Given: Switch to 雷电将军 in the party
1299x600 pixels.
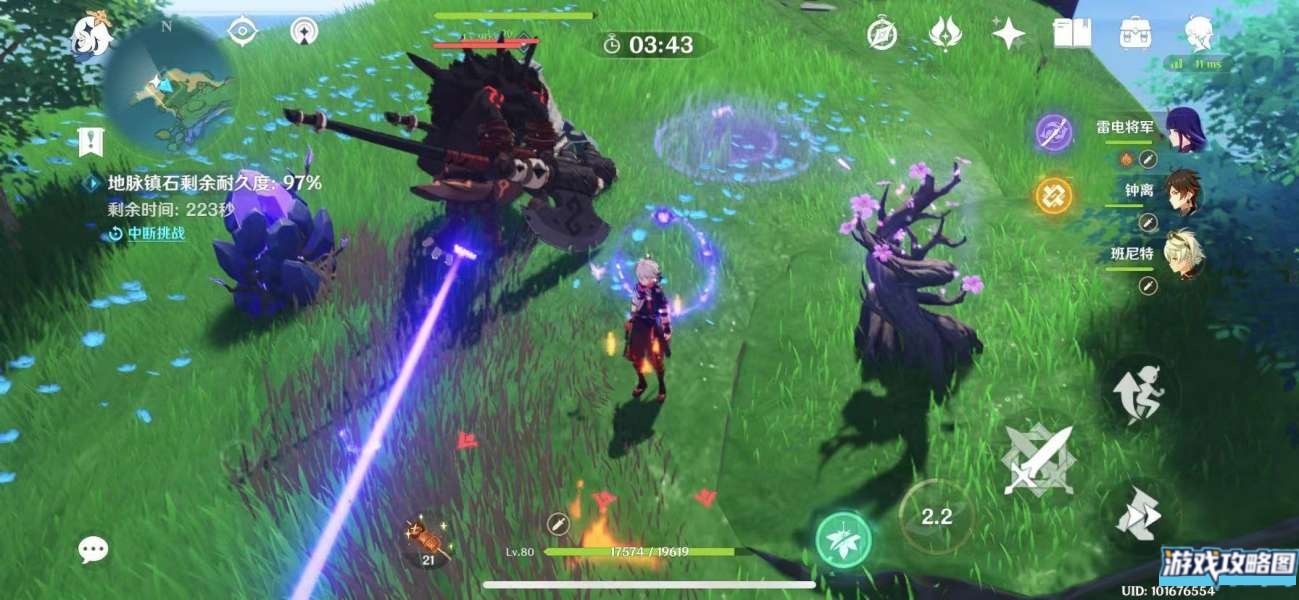Looking at the screenshot, I should pos(1183,130).
